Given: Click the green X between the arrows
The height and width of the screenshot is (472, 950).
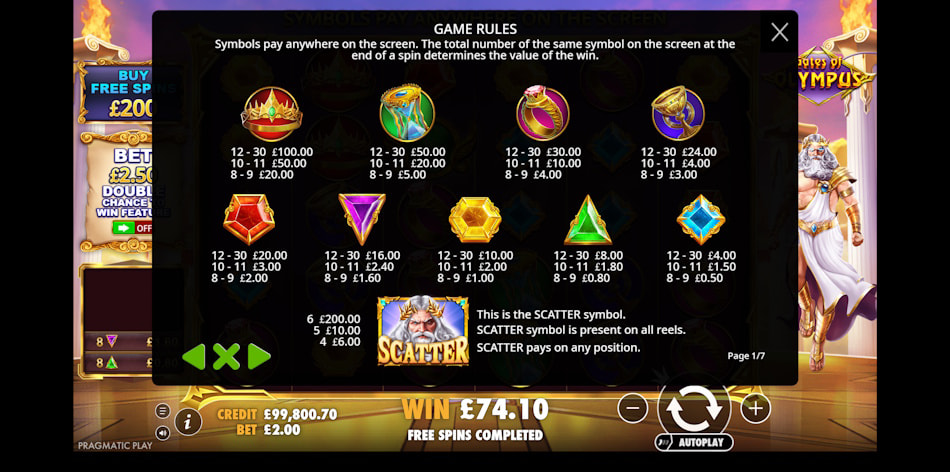Looking at the screenshot, I should [227, 356].
